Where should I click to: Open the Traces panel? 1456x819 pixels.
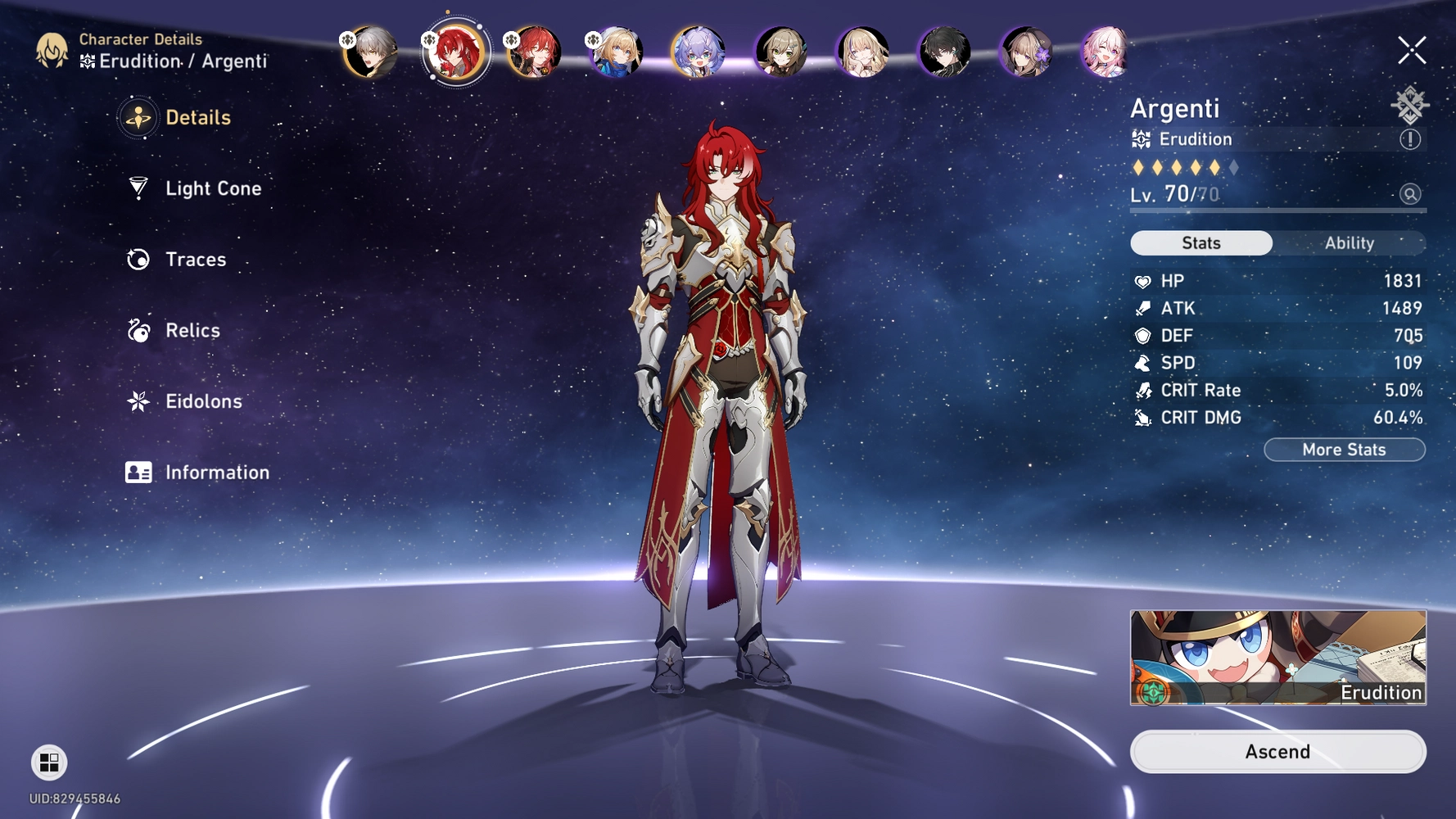pos(195,259)
